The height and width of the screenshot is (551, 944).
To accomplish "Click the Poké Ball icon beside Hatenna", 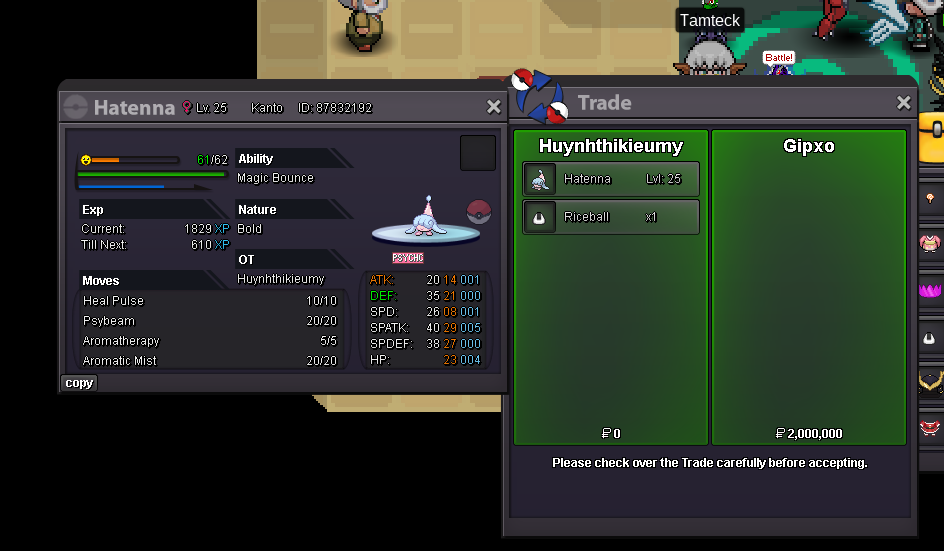I will click(x=479, y=212).
